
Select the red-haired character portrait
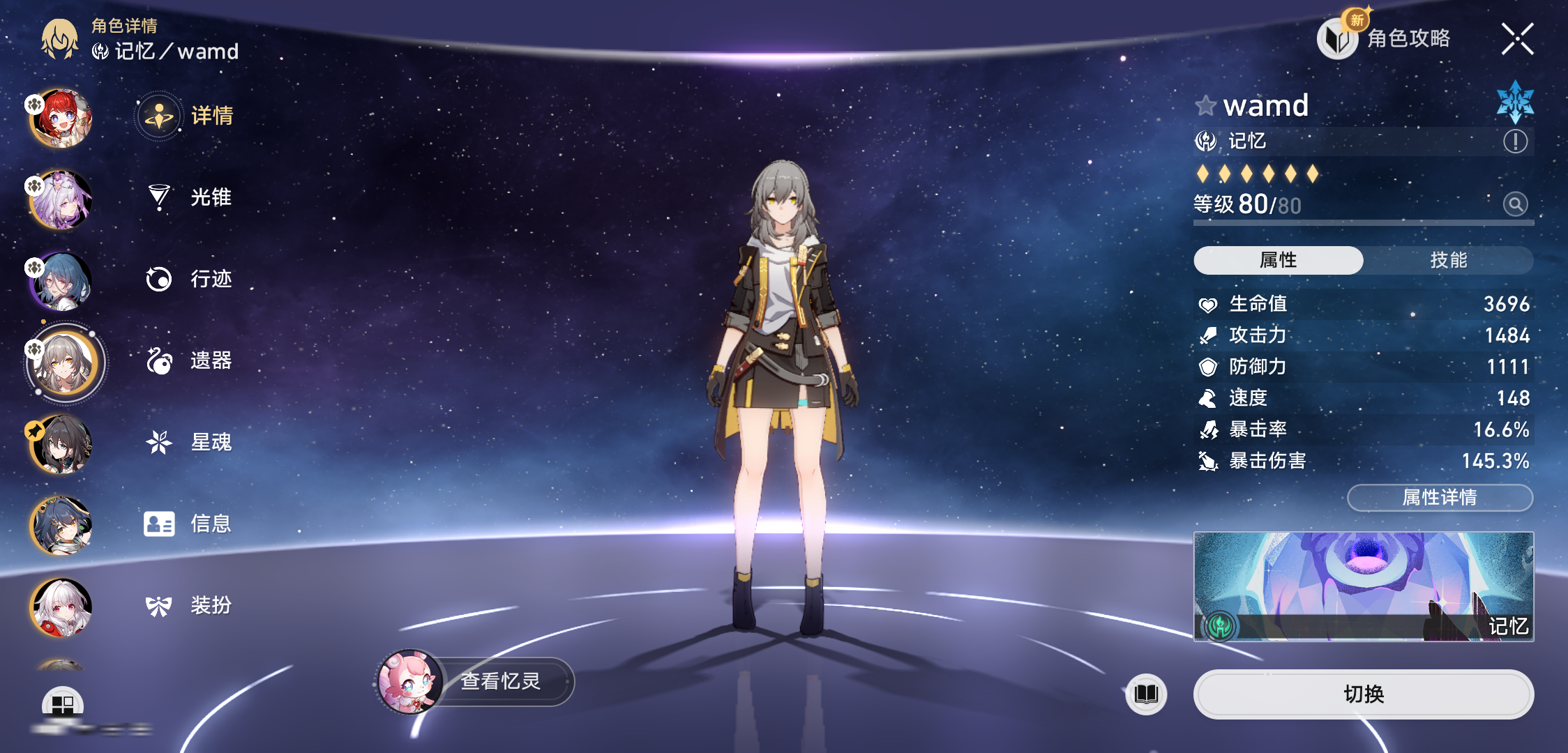61,119
